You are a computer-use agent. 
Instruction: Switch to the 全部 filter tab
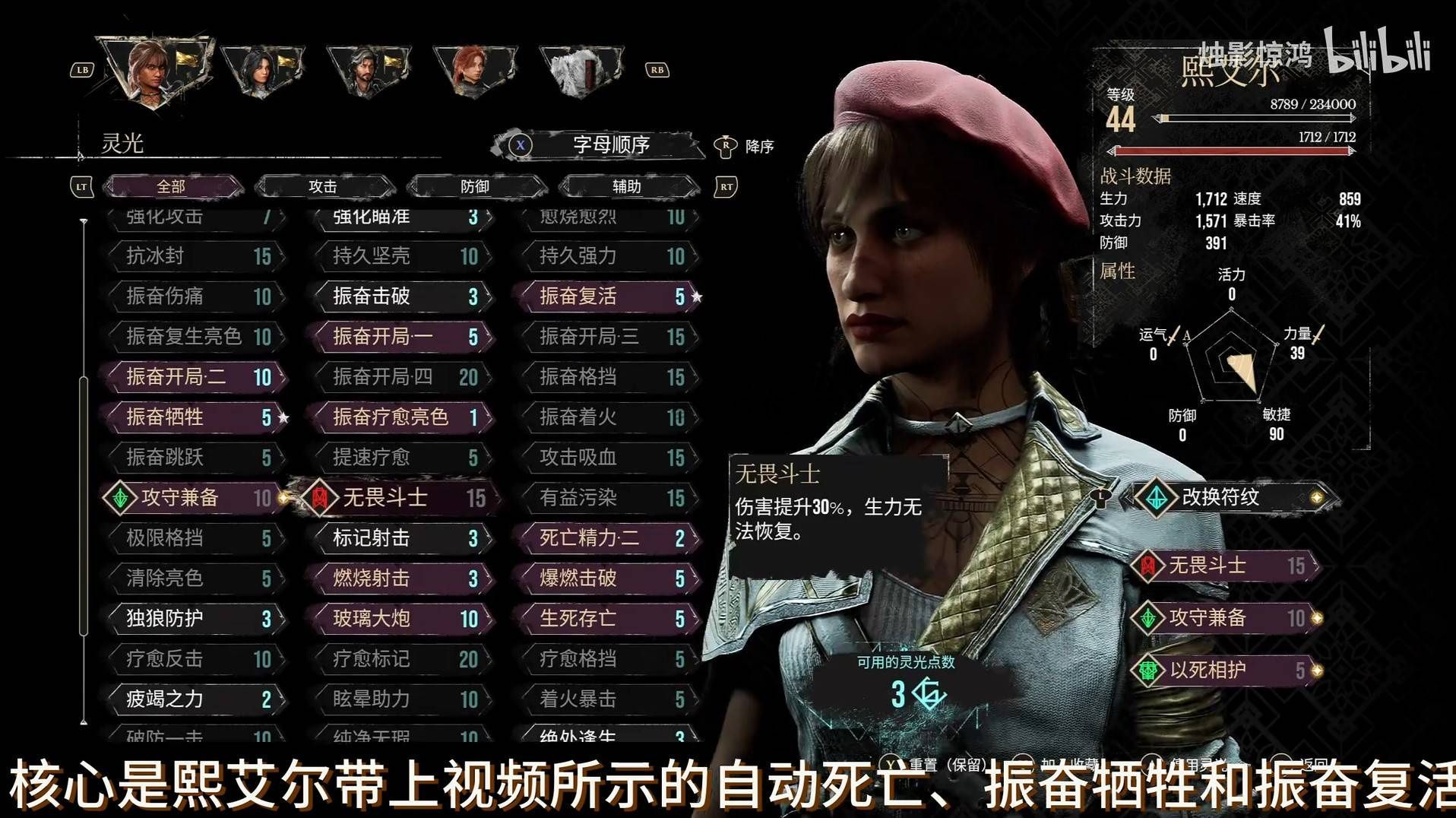tap(172, 186)
